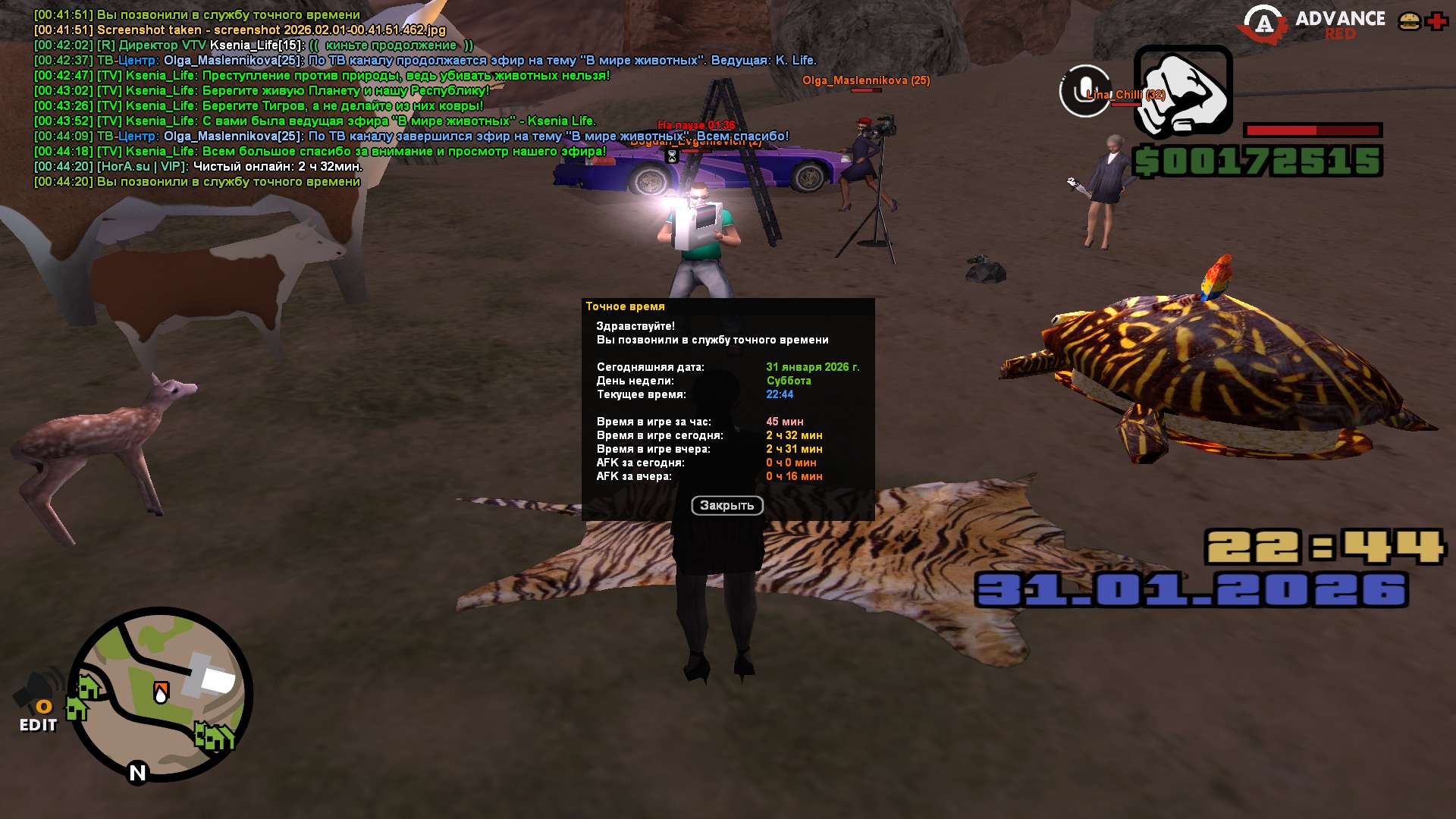Select the fist weapon icon
Viewport: 1456px width, 819px height.
(1182, 92)
